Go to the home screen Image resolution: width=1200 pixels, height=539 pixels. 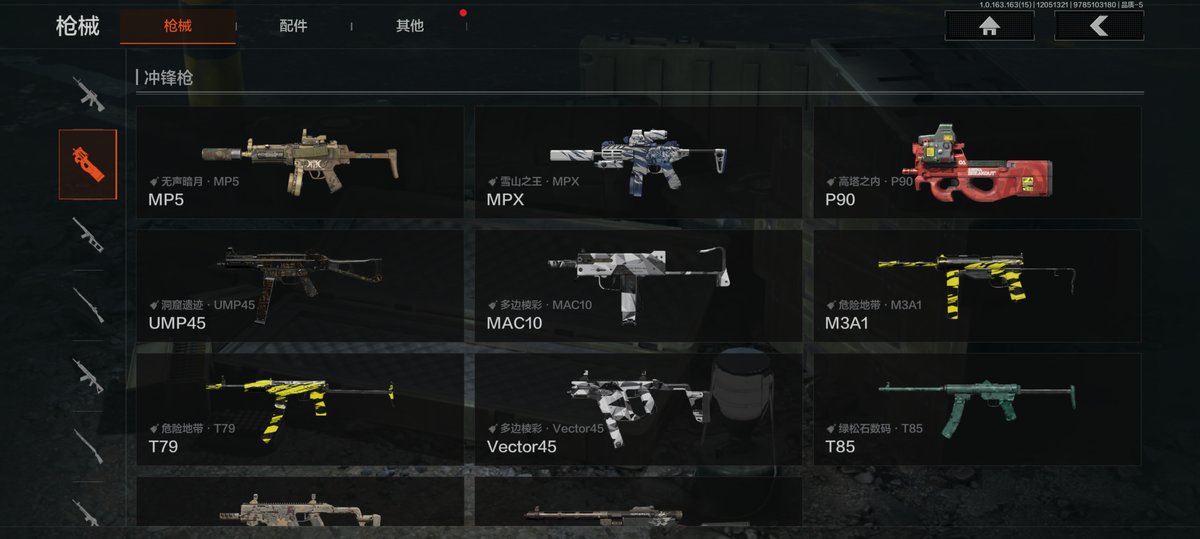[x=989, y=26]
